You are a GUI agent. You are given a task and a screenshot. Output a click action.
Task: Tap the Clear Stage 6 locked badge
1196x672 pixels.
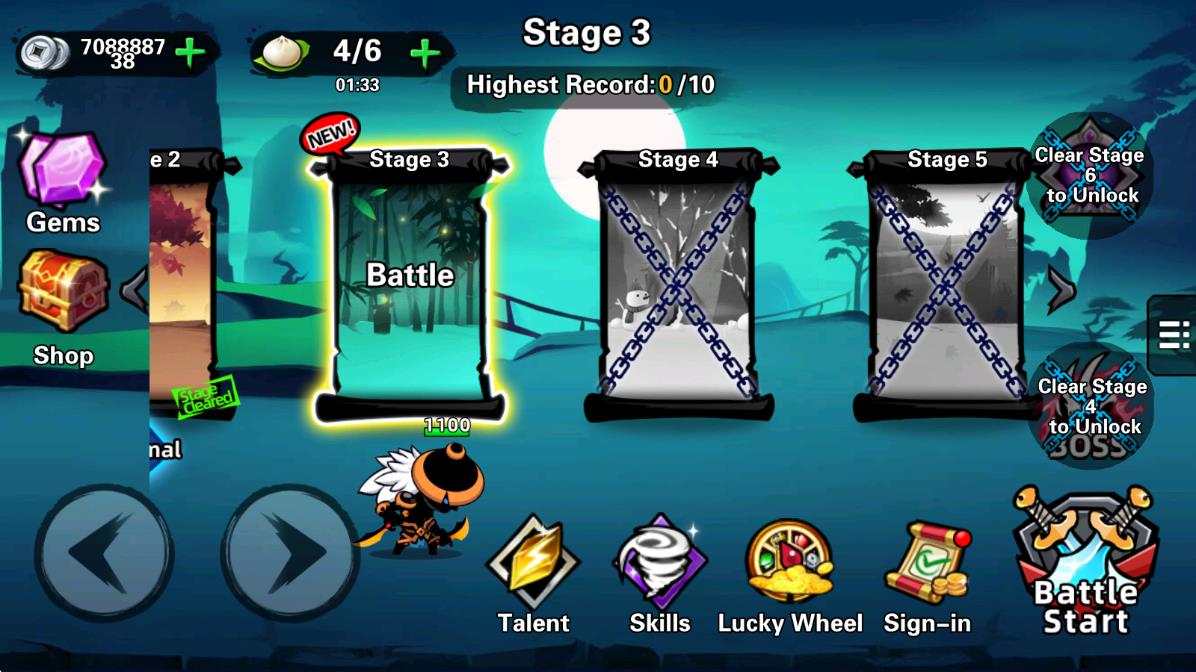click(1089, 175)
